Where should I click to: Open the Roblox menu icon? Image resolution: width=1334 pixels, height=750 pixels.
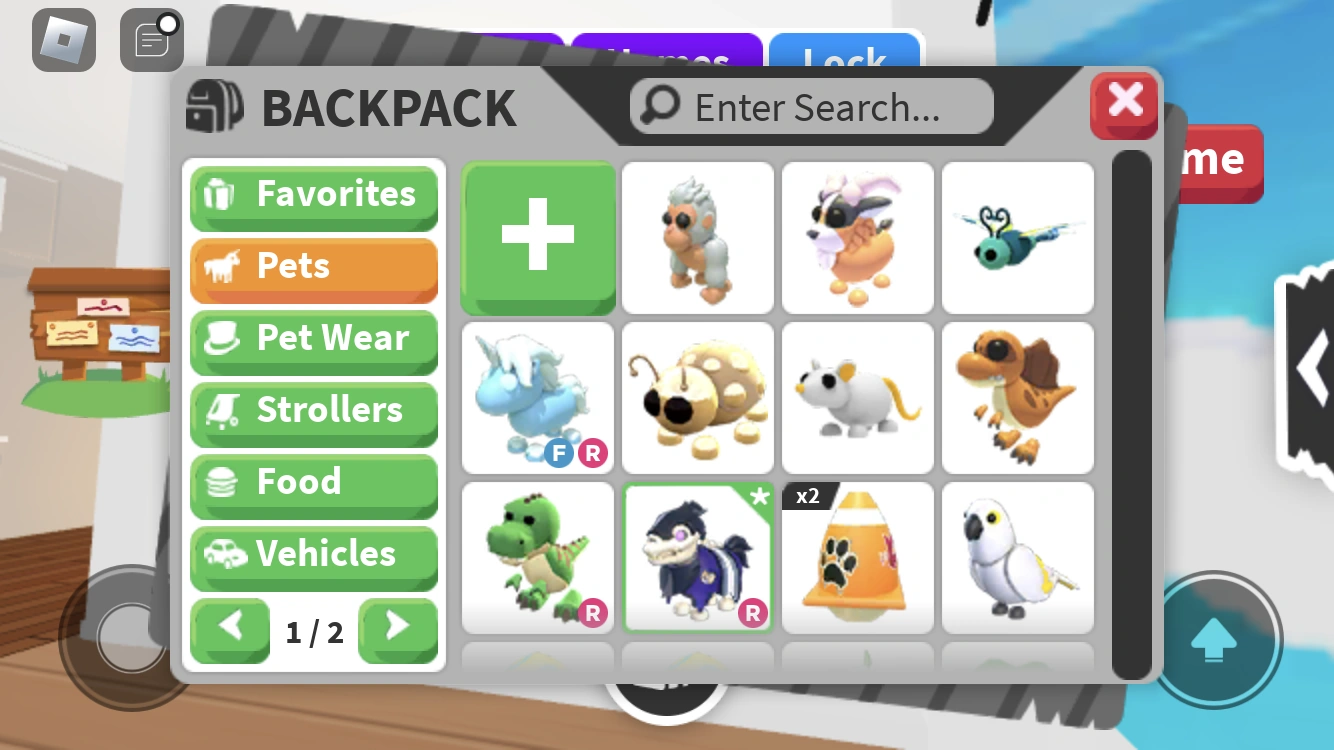(63, 40)
